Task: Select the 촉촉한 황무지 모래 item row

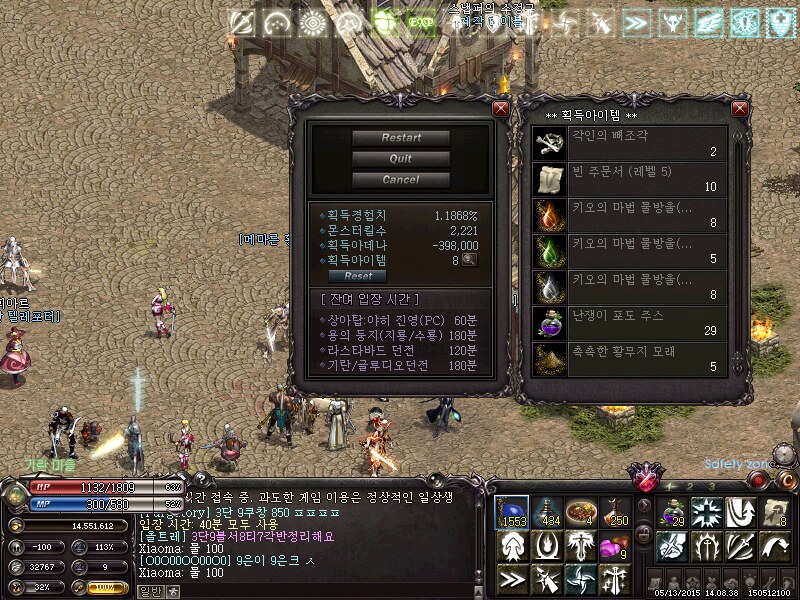Action: [630, 359]
